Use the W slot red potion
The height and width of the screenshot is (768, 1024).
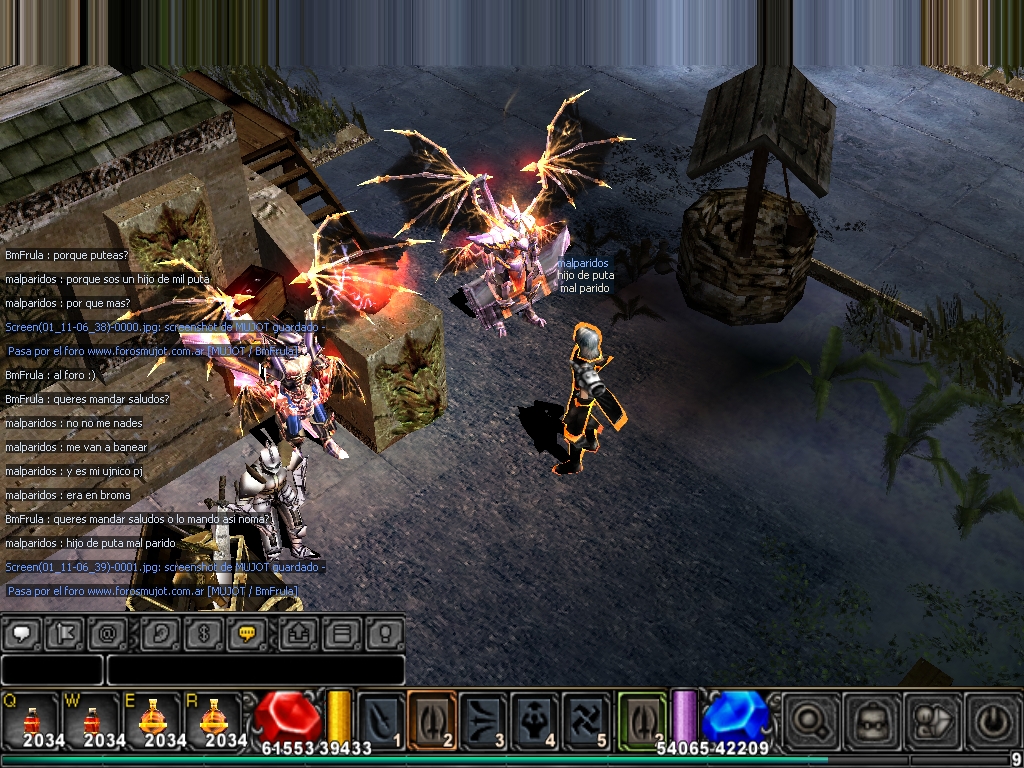pyautogui.click(x=91, y=719)
